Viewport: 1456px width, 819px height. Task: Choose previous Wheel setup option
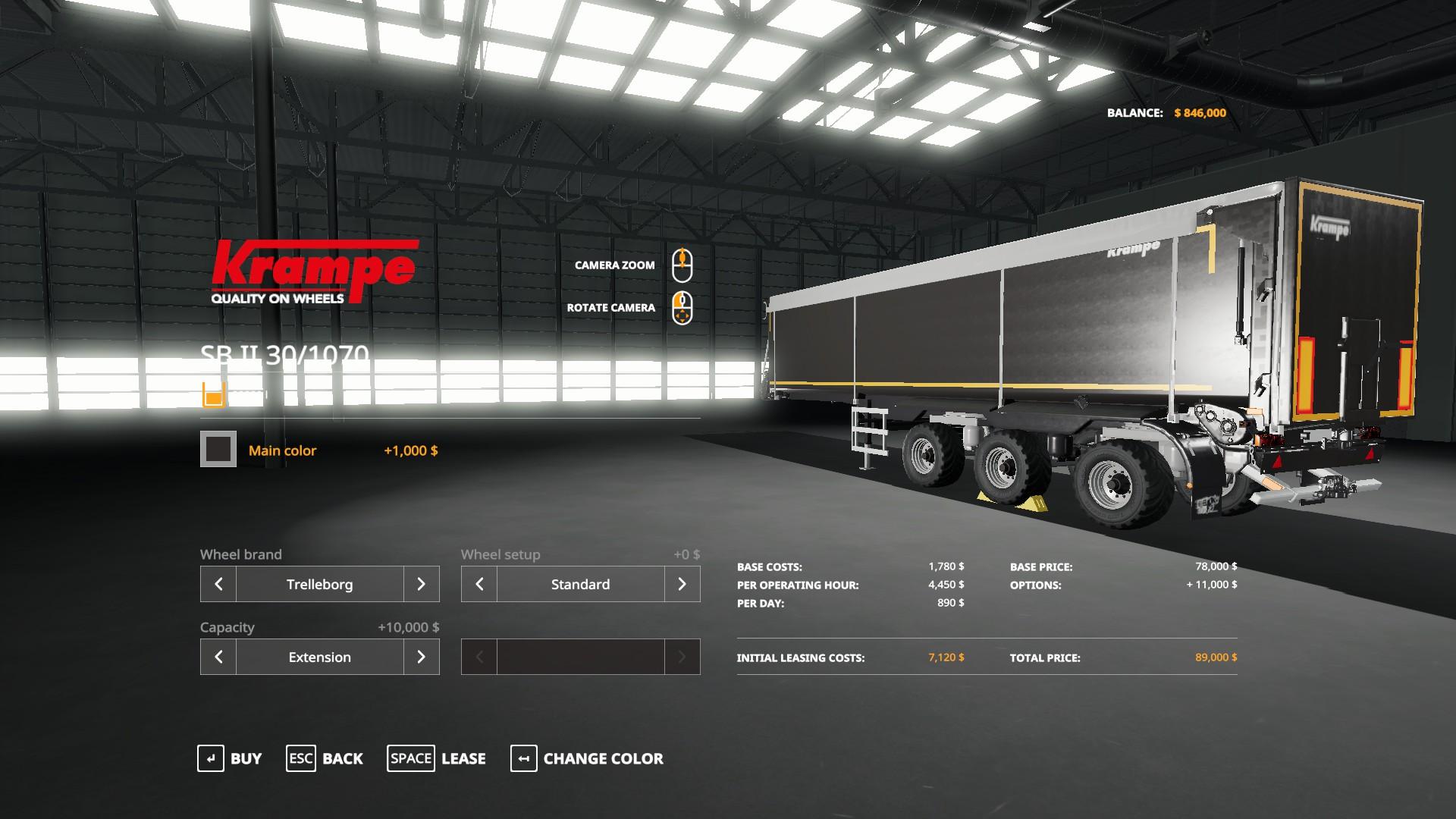pos(479,584)
